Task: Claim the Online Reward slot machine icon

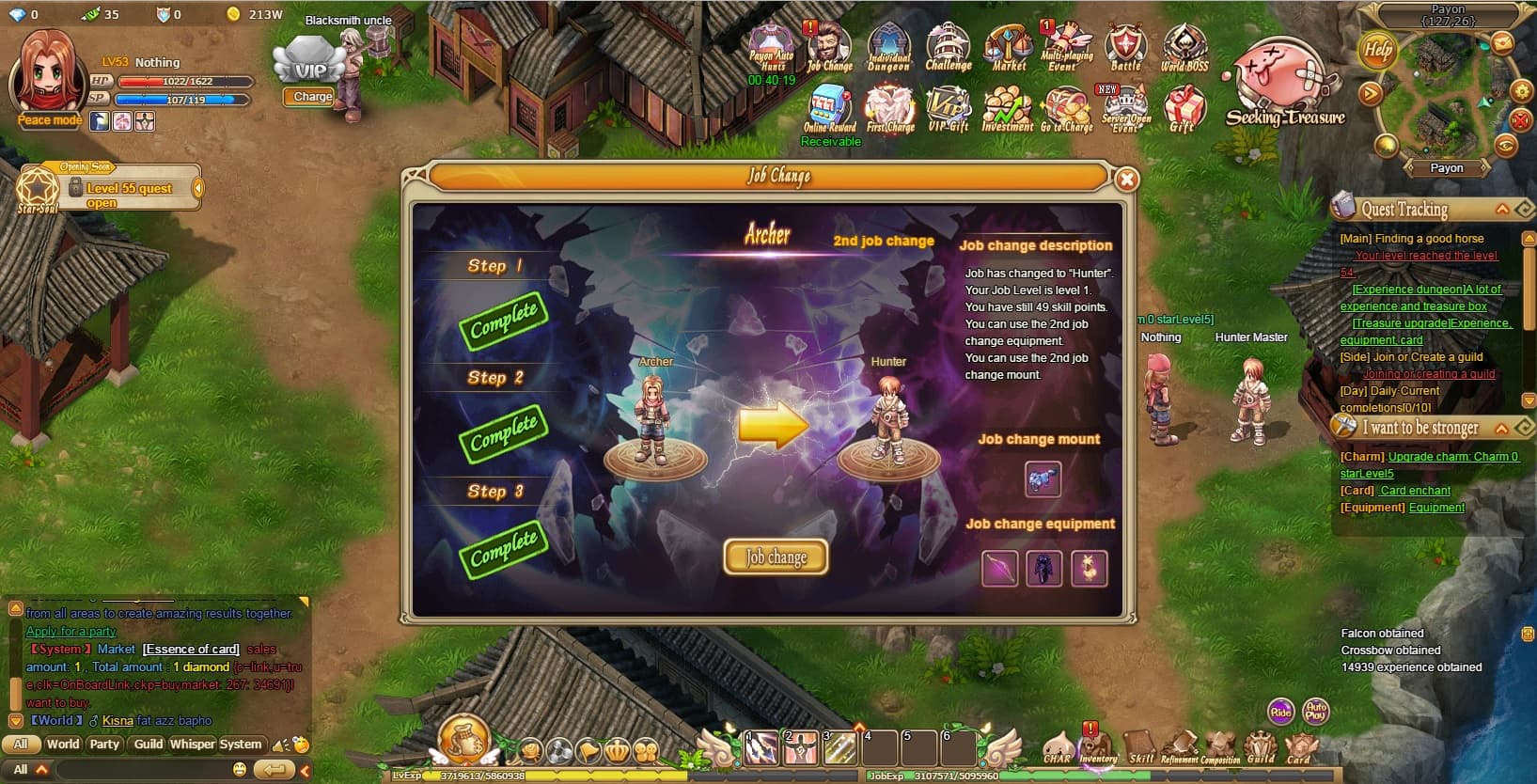Action: coord(830,106)
